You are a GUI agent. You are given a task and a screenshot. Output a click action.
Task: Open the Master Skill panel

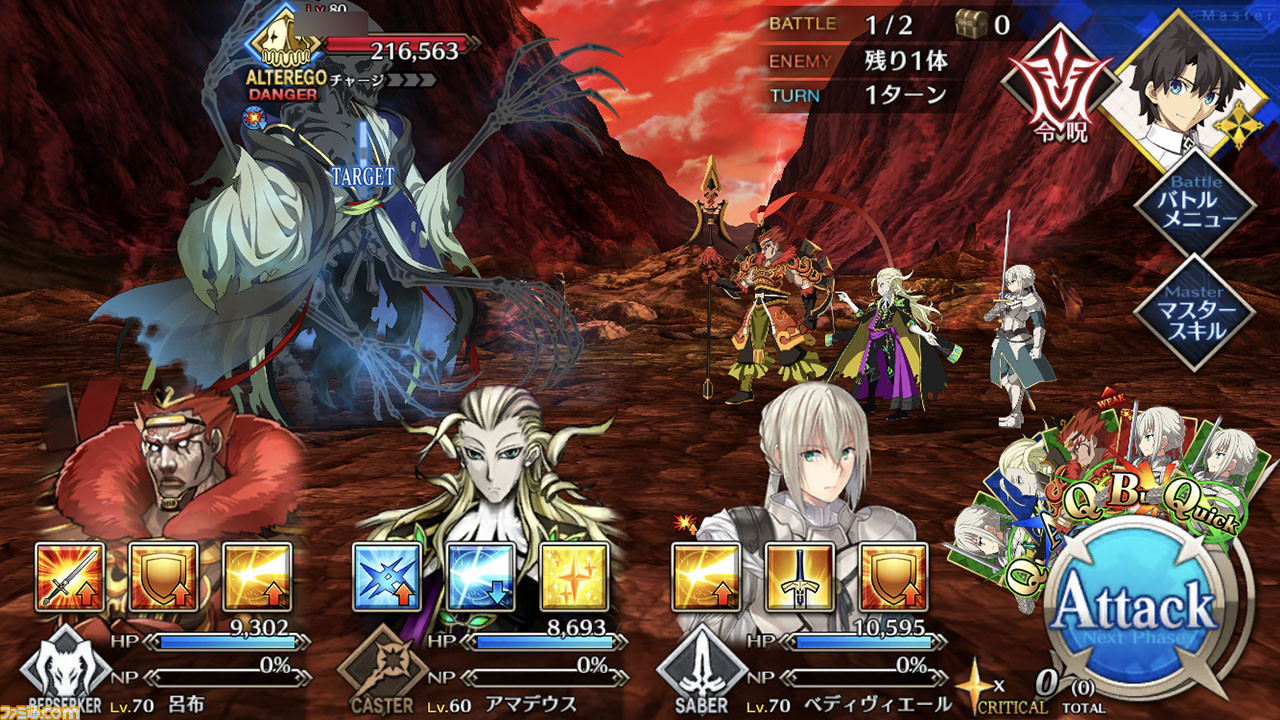pos(1196,311)
